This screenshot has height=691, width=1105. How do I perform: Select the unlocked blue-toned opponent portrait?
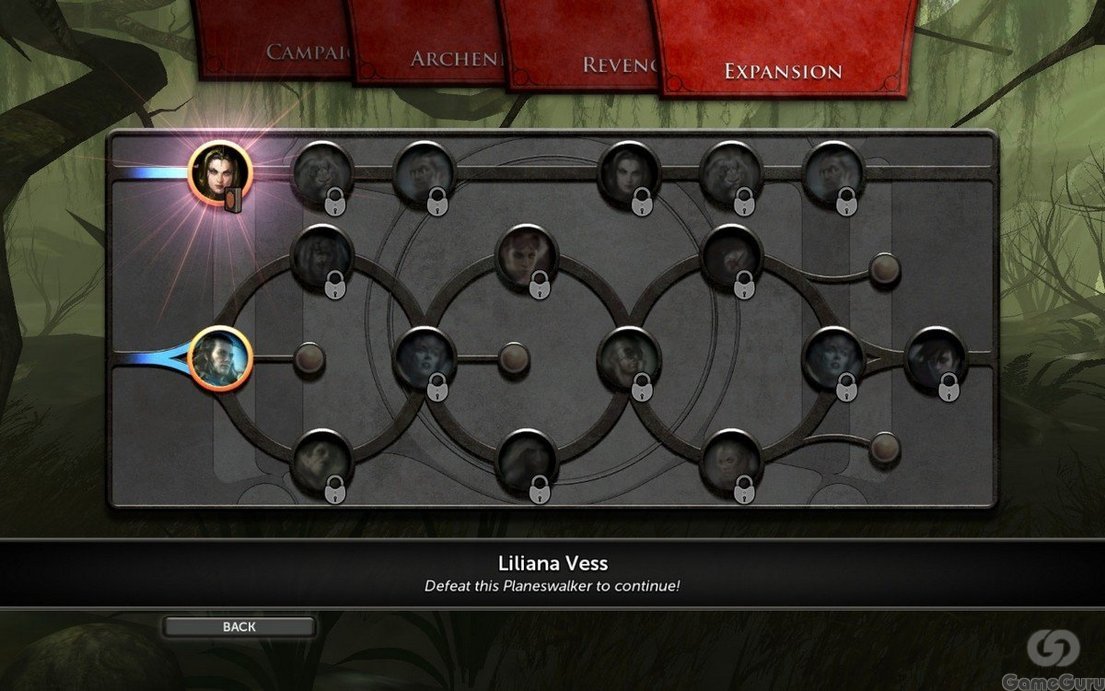click(219, 358)
